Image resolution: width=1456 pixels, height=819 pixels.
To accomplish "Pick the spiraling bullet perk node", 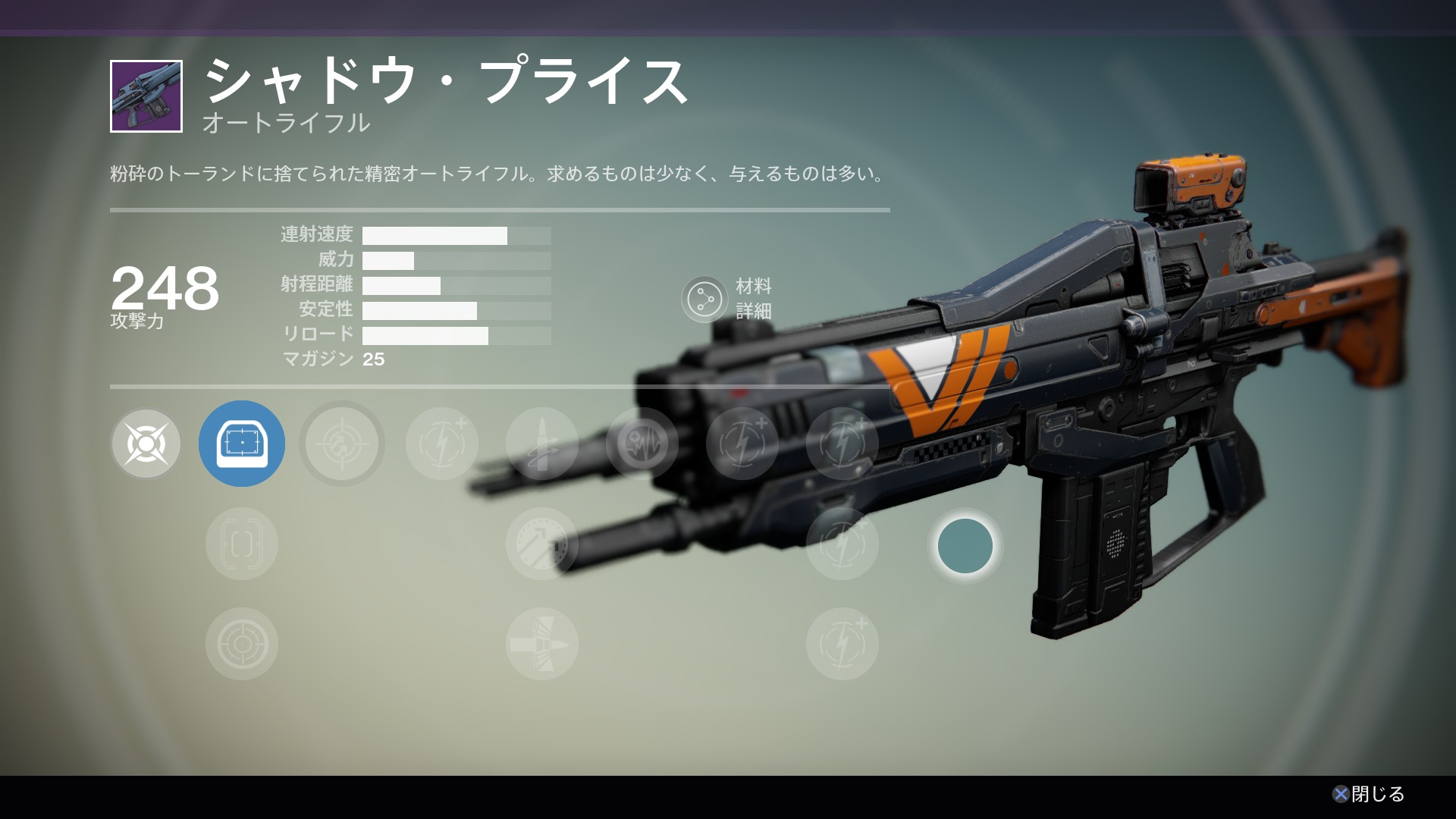I will point(541,444).
